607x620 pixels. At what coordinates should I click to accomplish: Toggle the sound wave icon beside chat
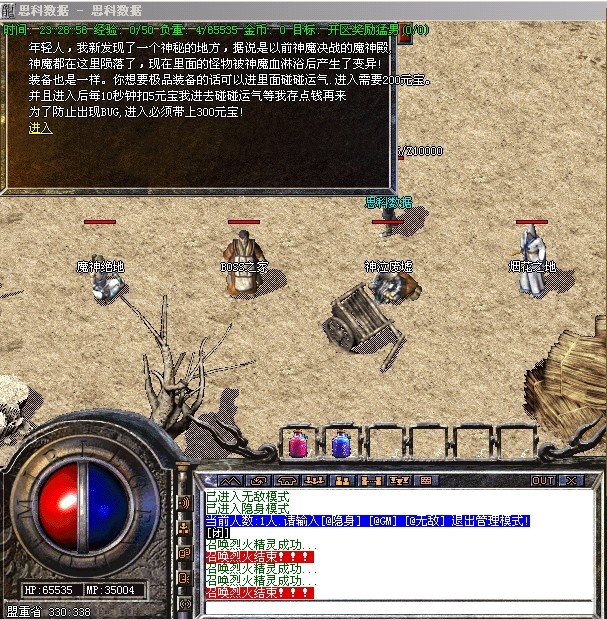coord(184,502)
